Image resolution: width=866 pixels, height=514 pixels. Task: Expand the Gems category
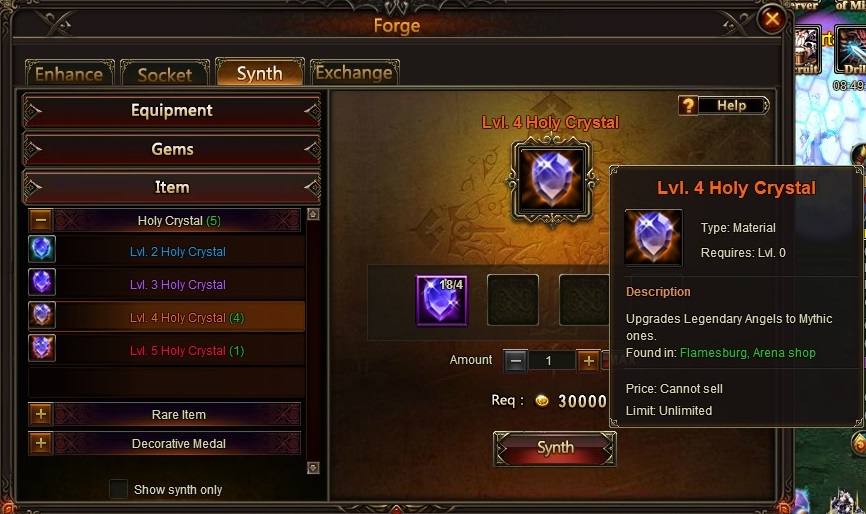pyautogui.click(x=172, y=149)
